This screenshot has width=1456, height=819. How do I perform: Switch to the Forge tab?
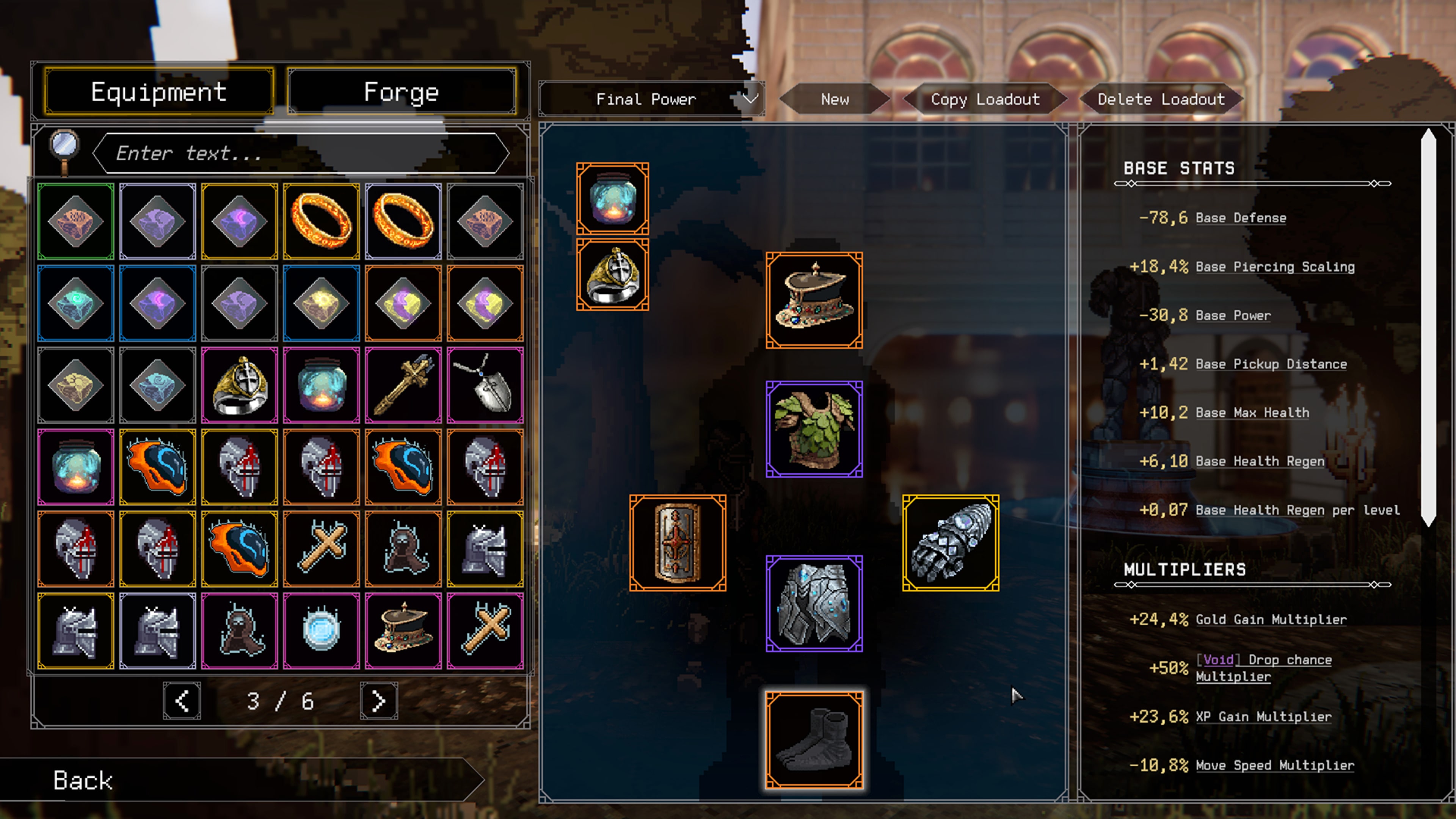pos(401,91)
